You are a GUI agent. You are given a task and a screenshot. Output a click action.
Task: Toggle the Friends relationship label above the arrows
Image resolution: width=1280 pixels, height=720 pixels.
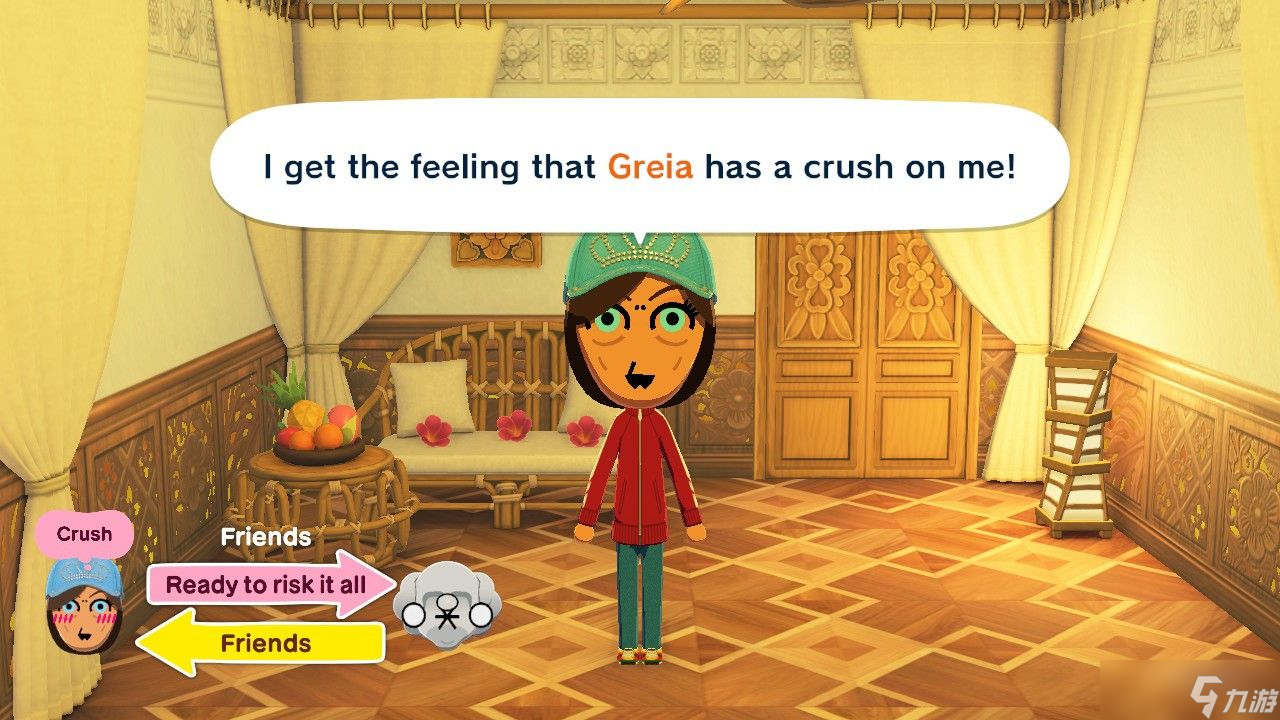pos(265,537)
